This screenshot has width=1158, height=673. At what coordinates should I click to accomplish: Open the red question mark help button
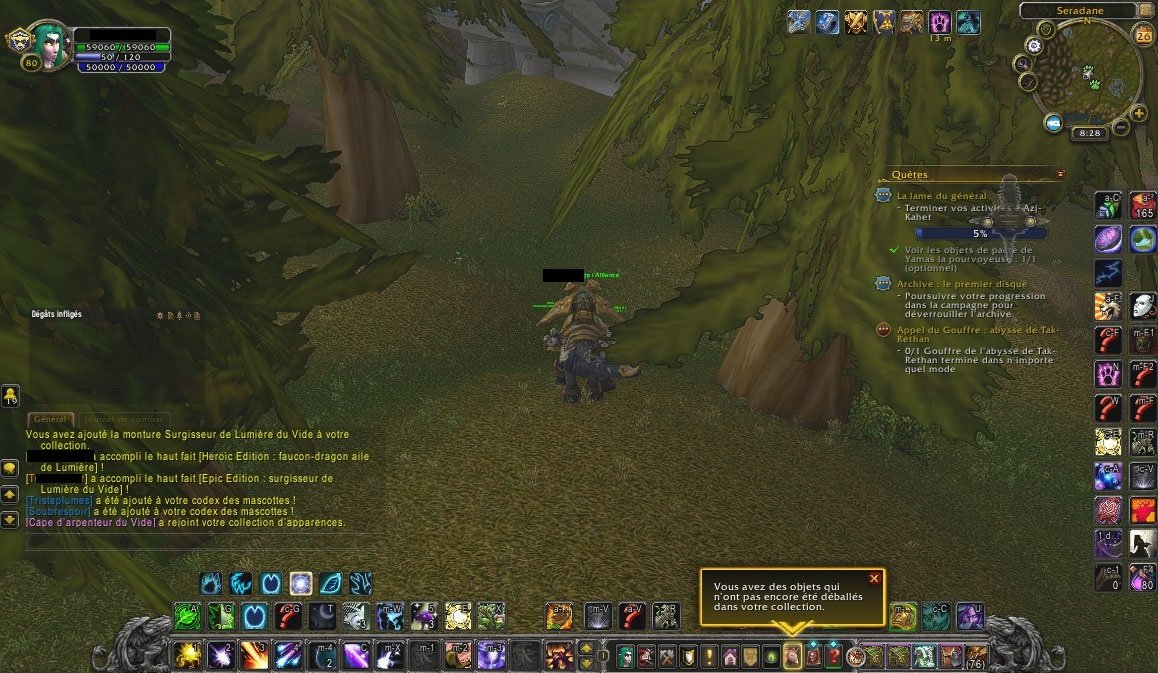pos(832,657)
